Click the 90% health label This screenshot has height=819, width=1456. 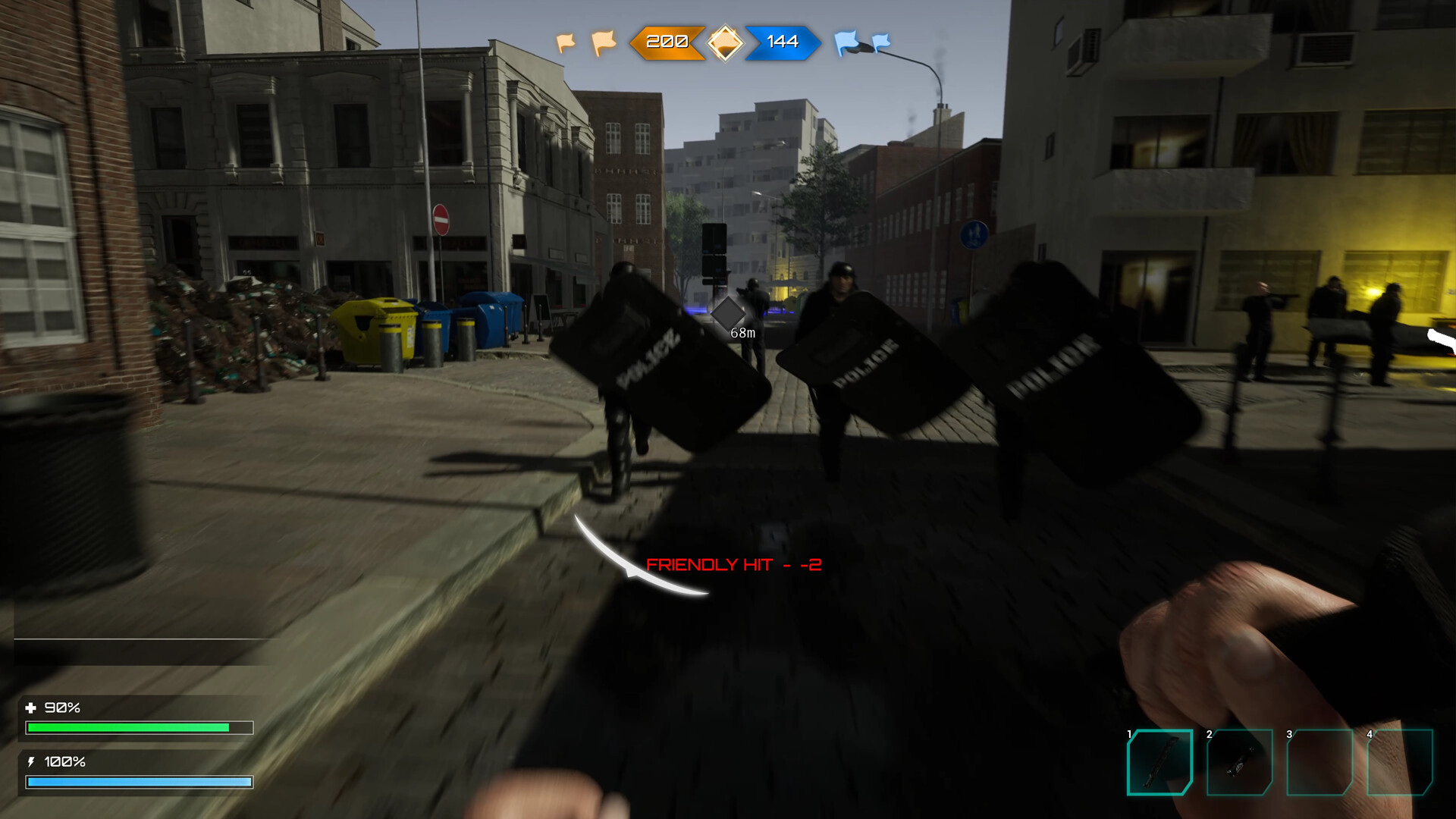[62, 708]
